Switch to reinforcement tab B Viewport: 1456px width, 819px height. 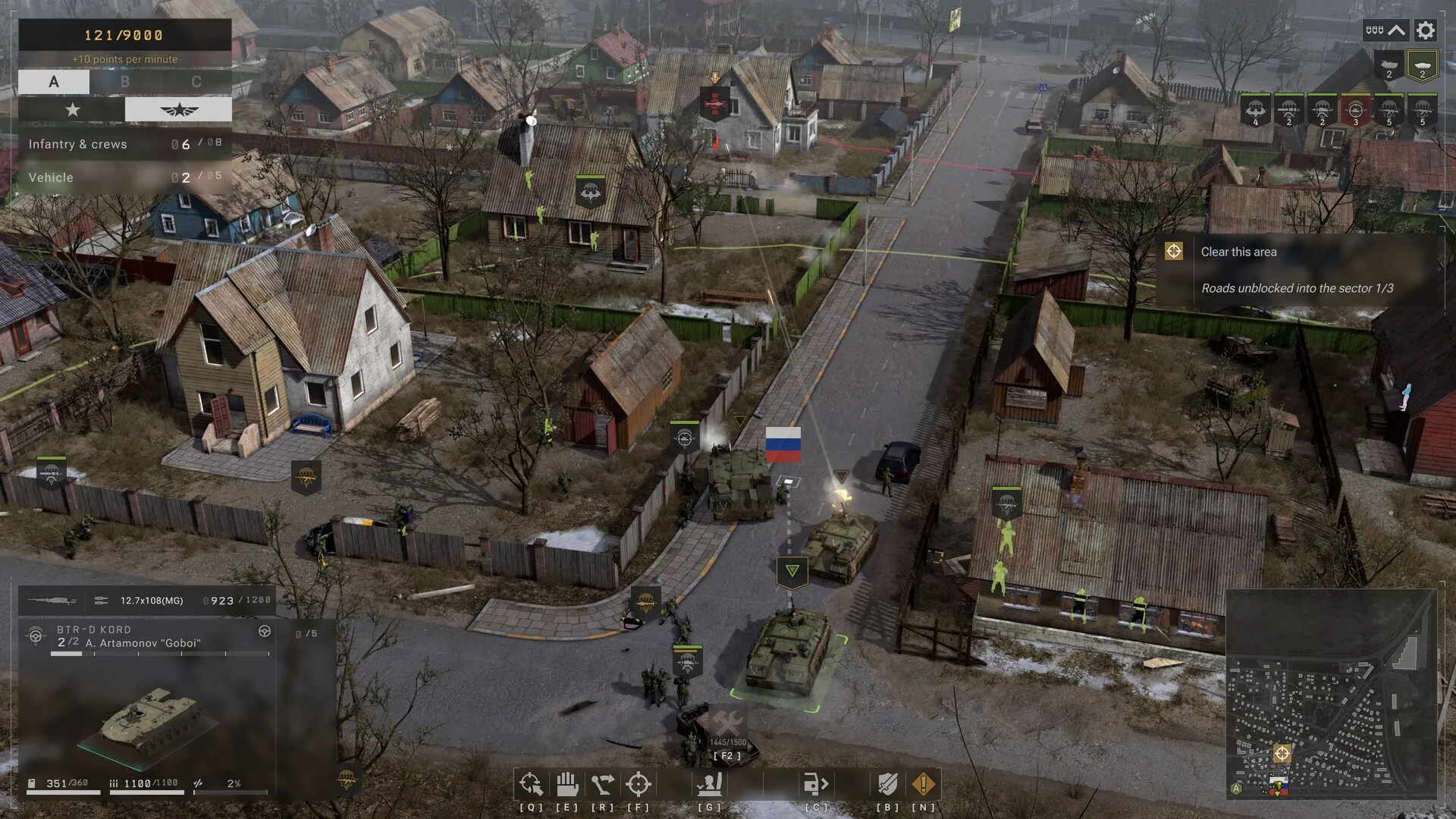(x=125, y=81)
